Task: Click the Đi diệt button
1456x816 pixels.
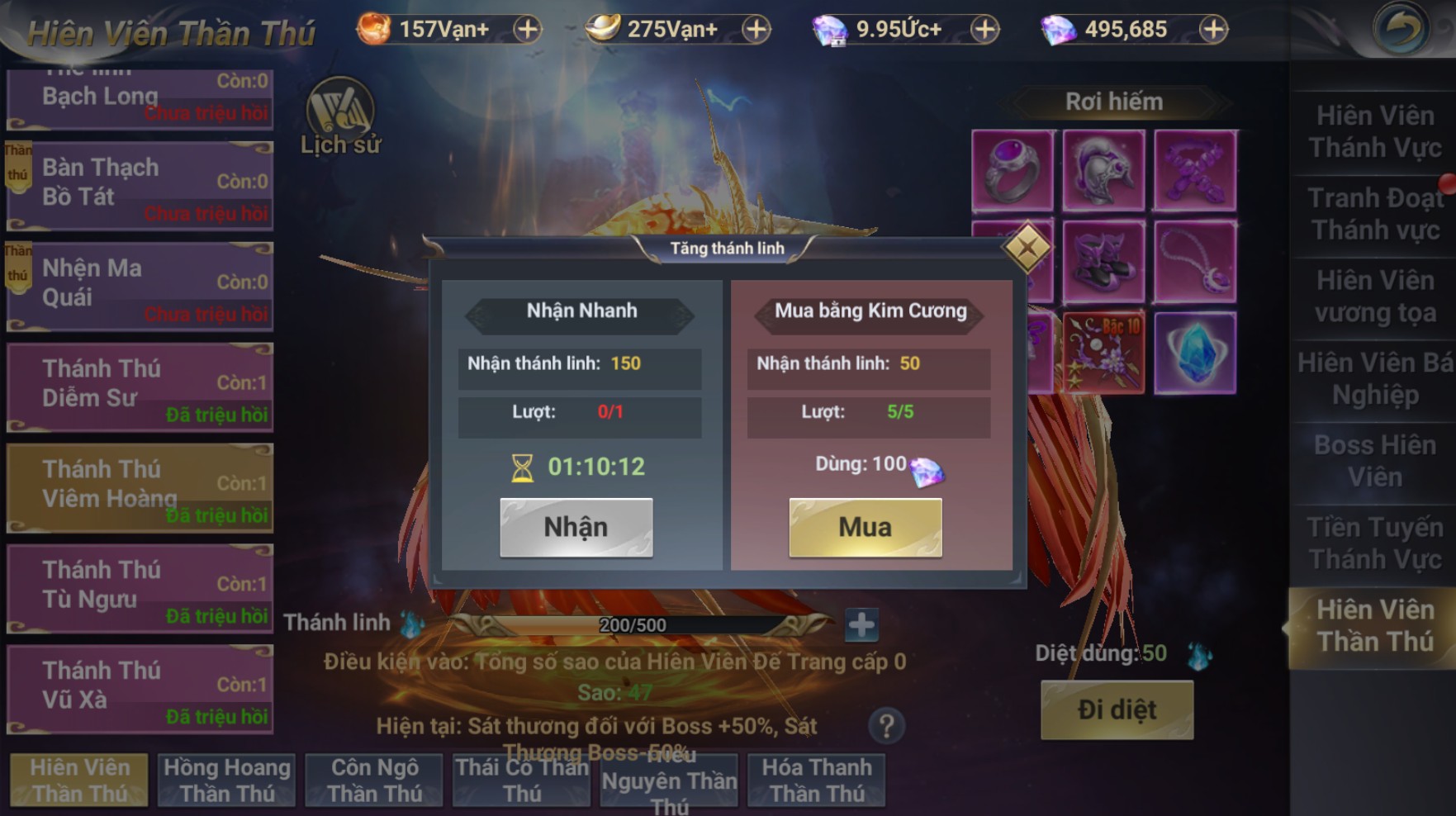Action: 1117,709
